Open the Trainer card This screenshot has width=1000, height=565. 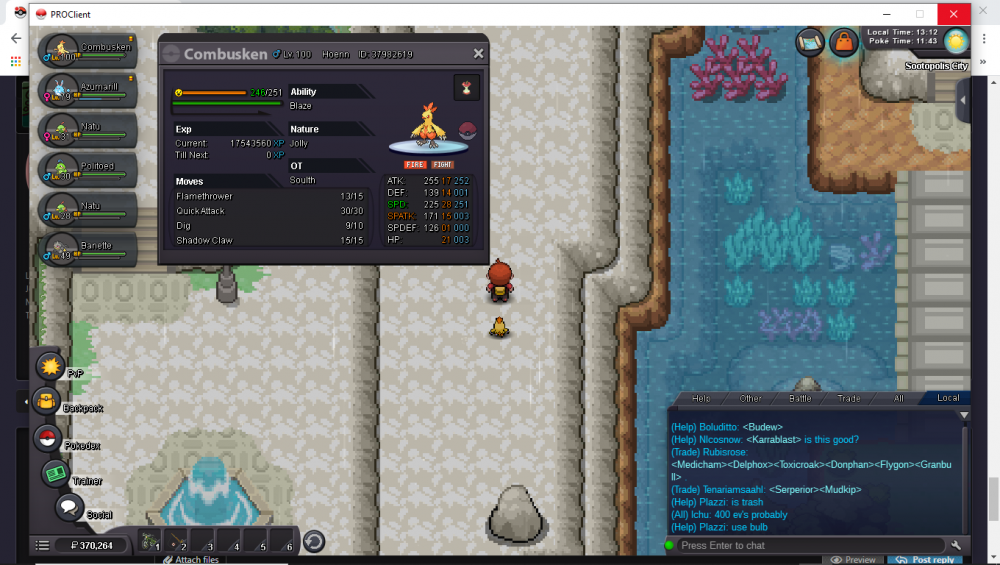[55, 474]
